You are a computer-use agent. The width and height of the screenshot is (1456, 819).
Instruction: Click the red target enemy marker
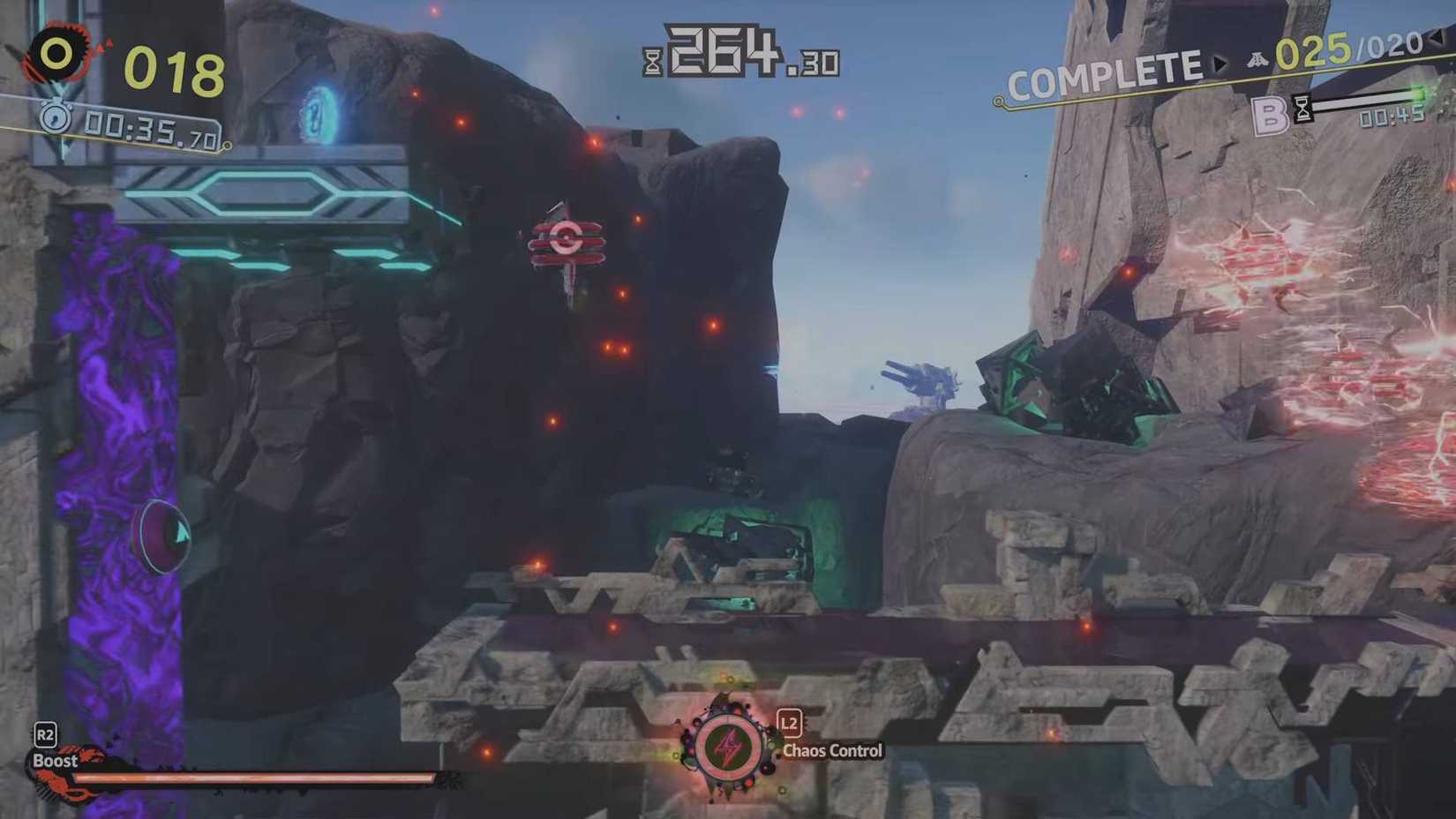click(567, 237)
